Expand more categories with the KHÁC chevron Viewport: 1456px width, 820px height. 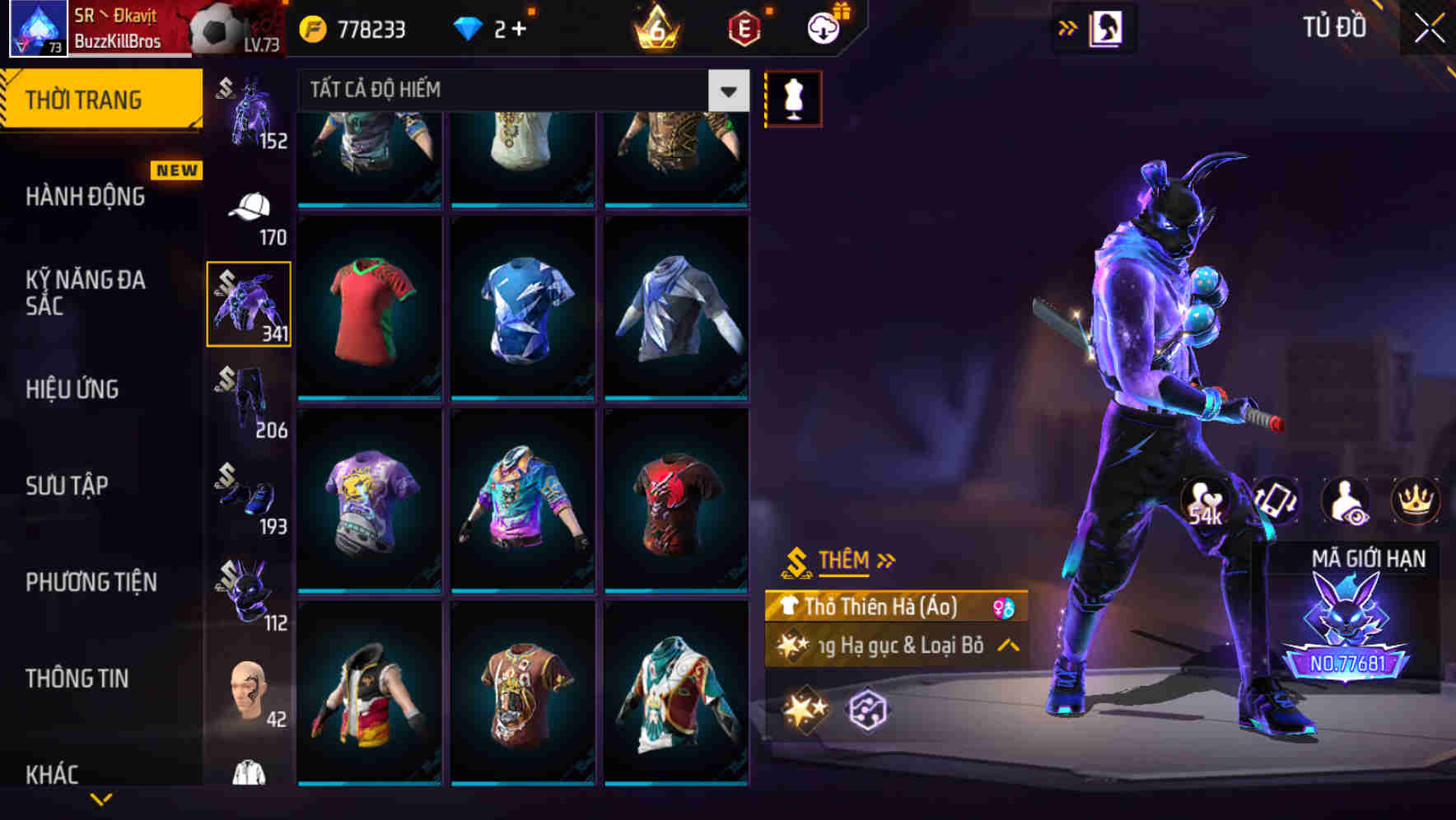tap(103, 799)
